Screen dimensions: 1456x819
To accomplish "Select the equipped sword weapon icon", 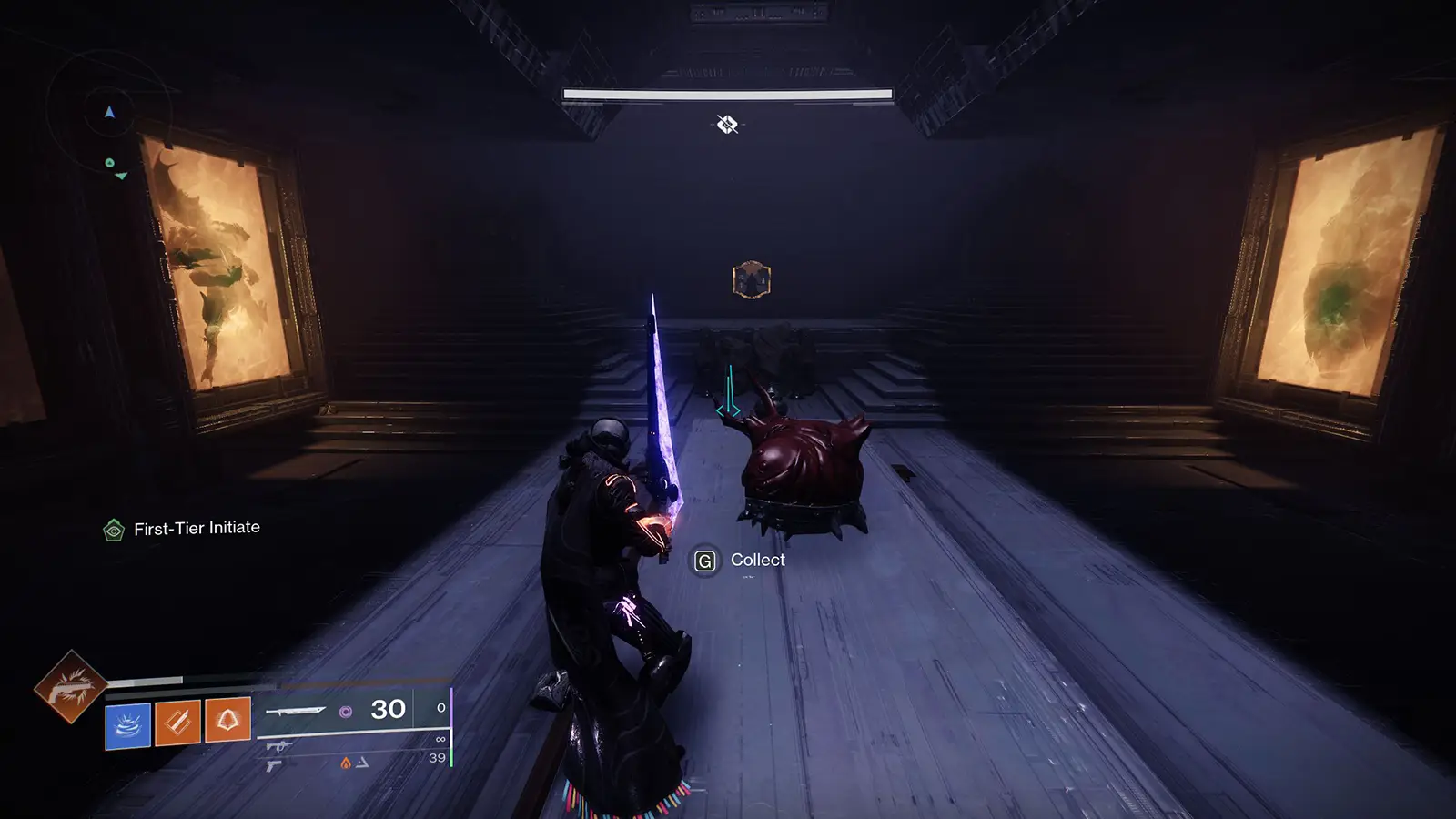I will click(x=296, y=710).
